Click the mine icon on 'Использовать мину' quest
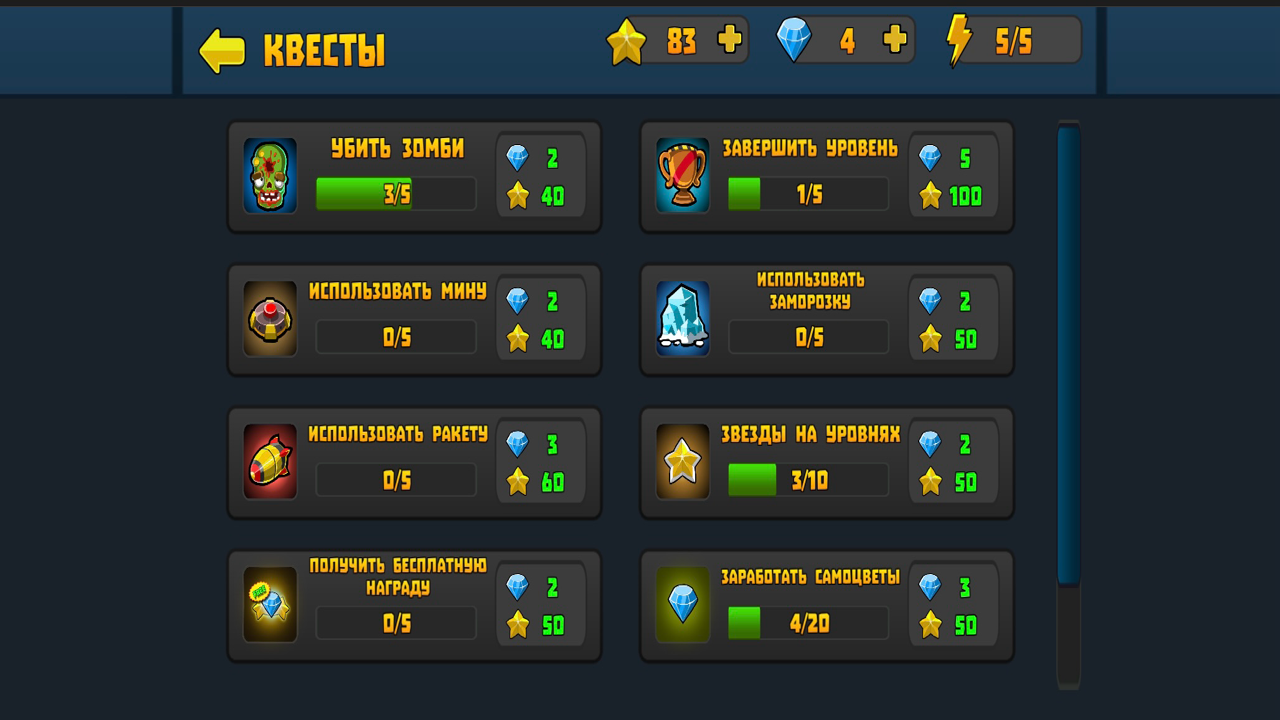 (268, 320)
